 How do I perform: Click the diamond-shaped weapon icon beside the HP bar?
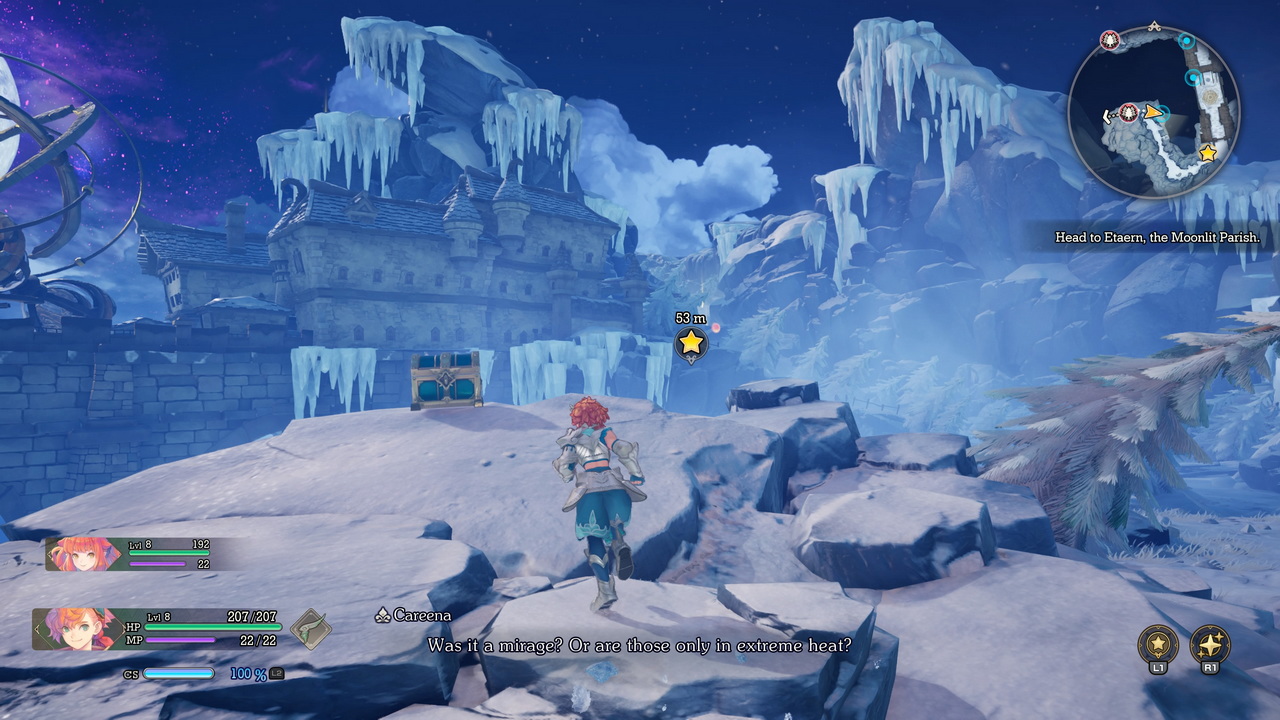[x=311, y=630]
